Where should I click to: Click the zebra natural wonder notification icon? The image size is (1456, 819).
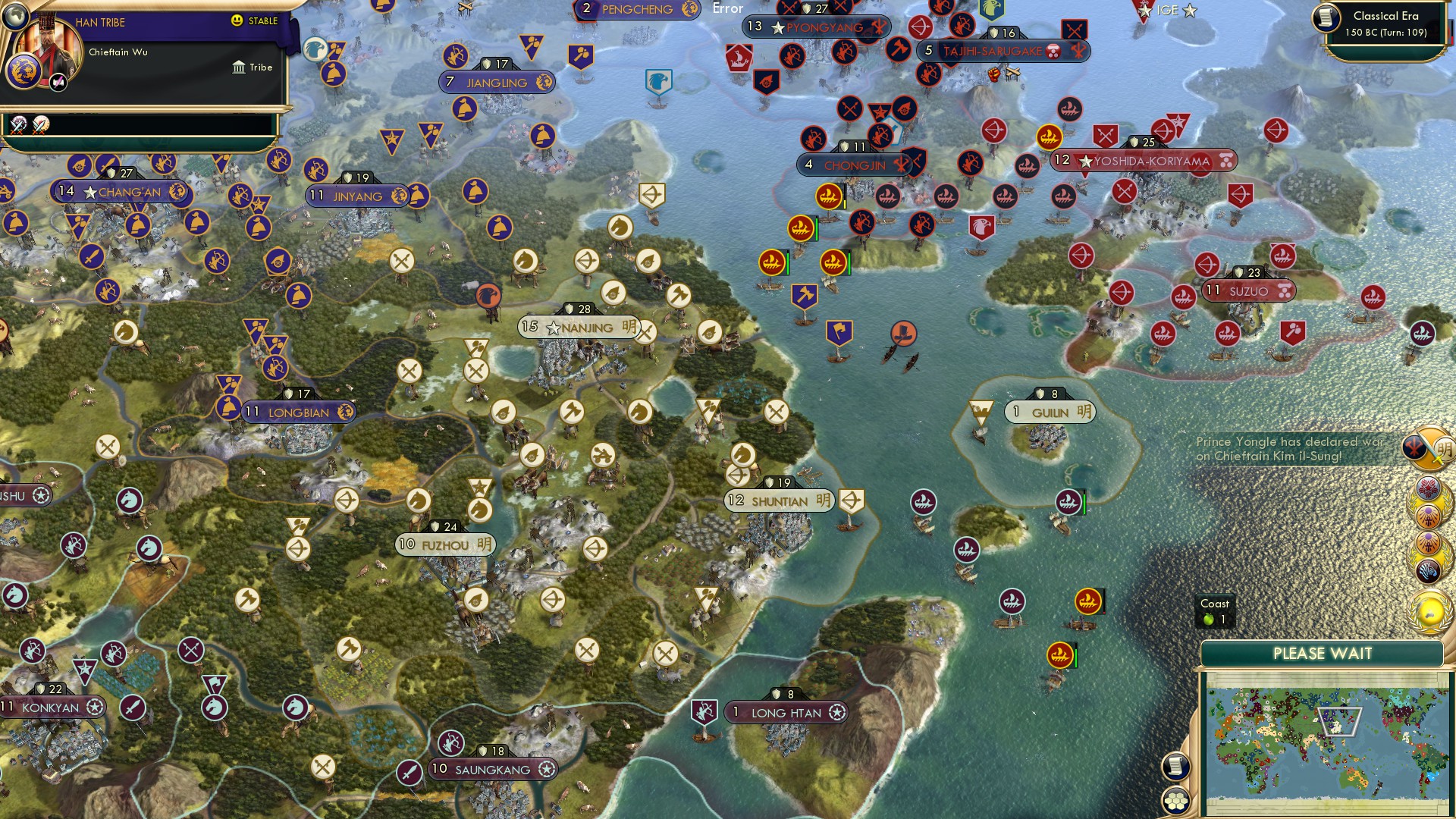1429,569
